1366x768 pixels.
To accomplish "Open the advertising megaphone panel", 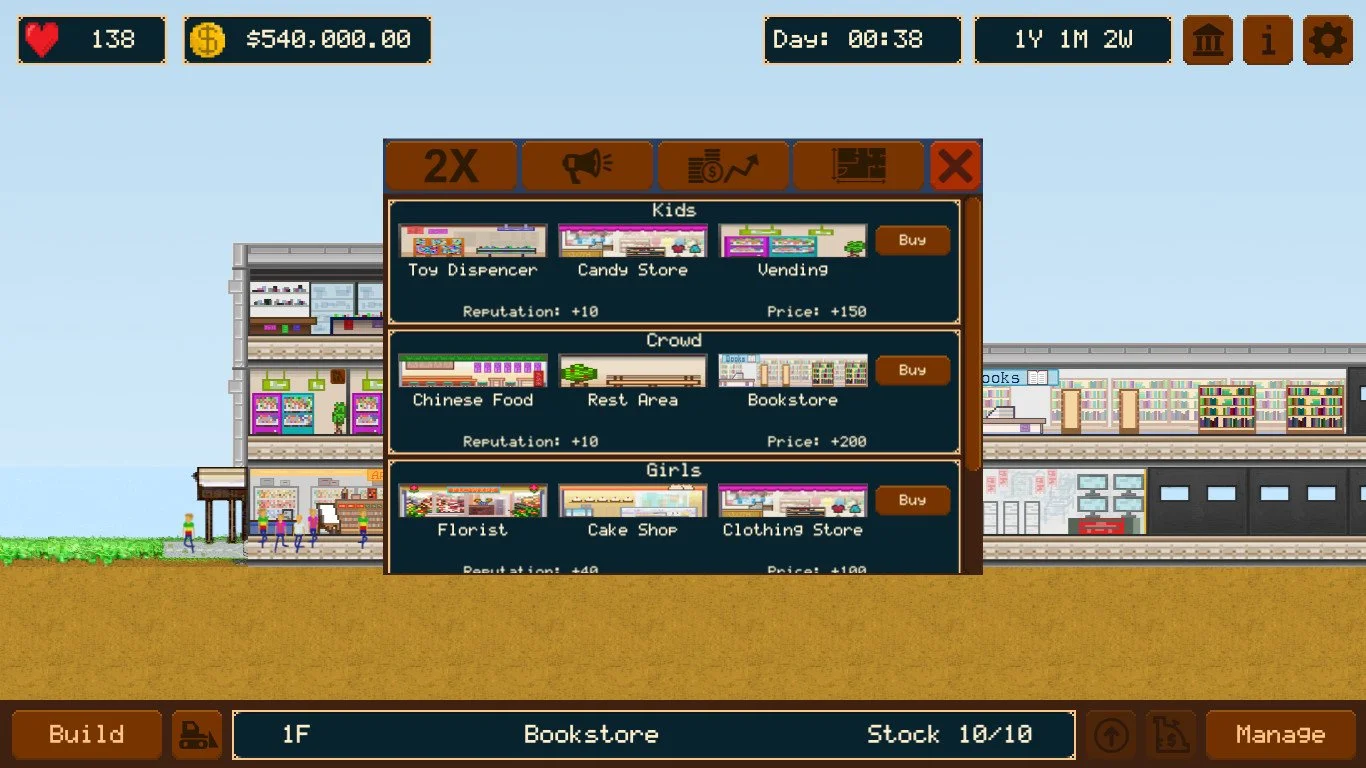I will coord(587,165).
